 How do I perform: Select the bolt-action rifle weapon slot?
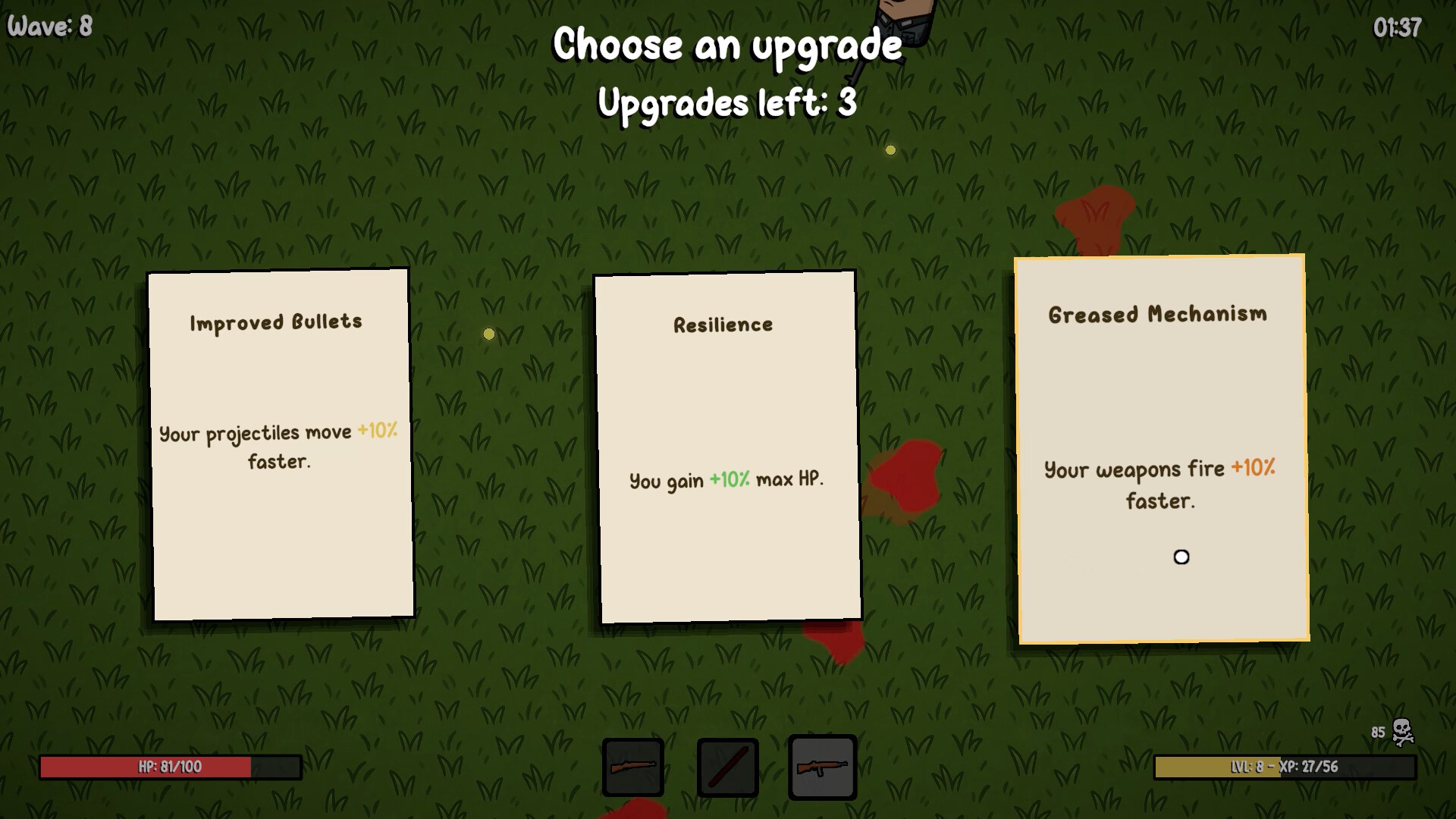(x=633, y=767)
